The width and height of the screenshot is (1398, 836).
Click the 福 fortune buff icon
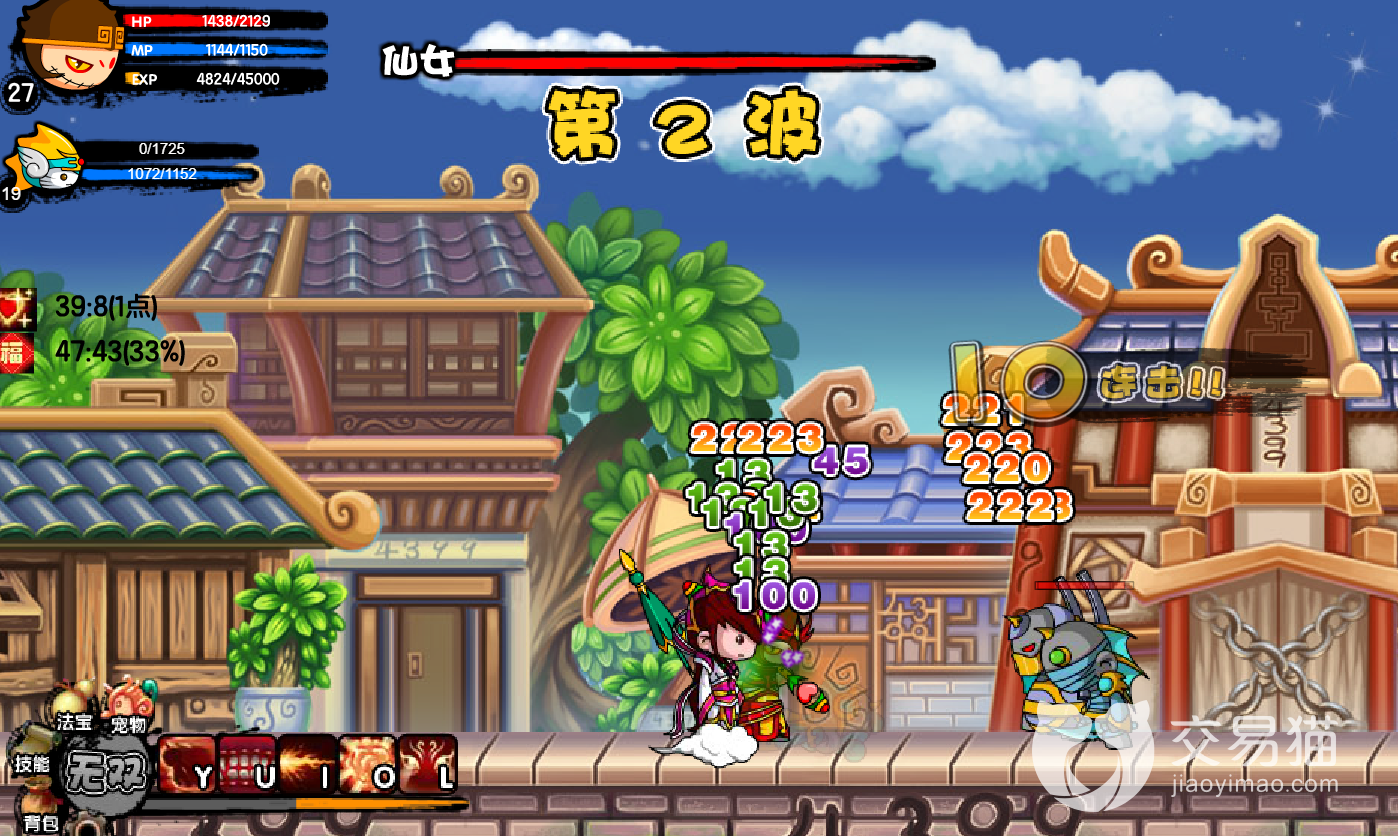(17, 352)
